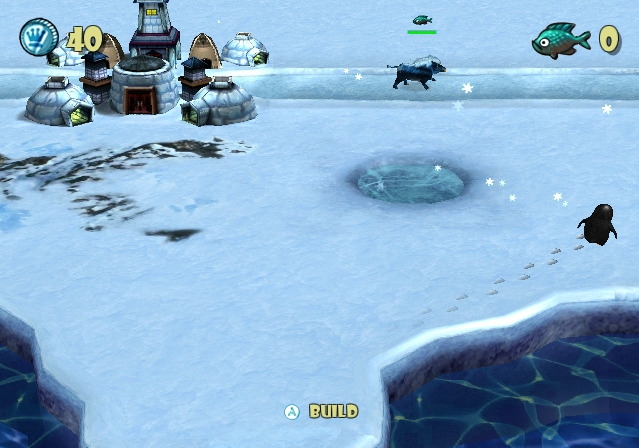The image size is (639, 448).
Task: Click the blue paw print icon
Action: click(38, 38)
